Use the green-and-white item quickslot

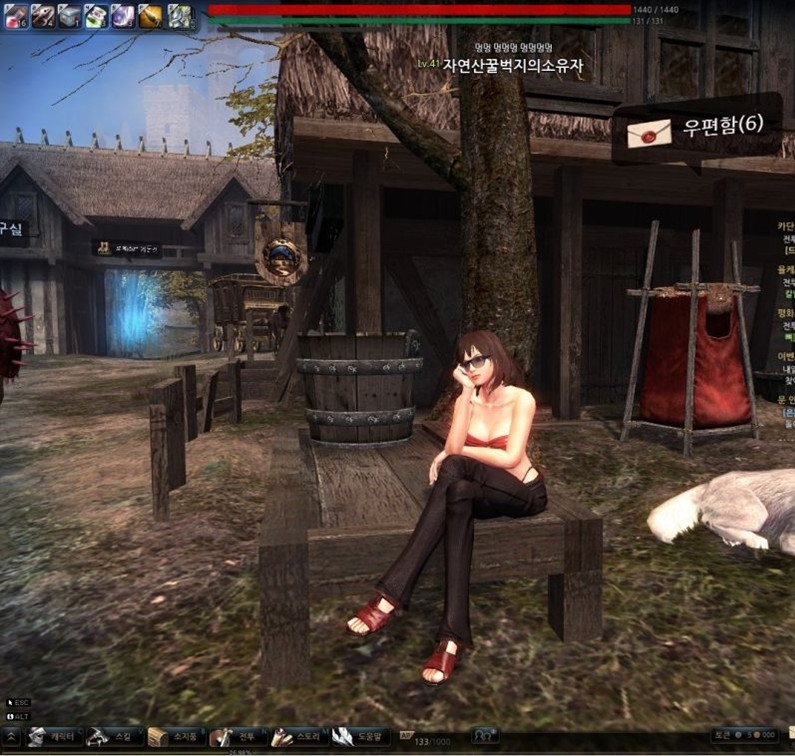click(x=96, y=15)
